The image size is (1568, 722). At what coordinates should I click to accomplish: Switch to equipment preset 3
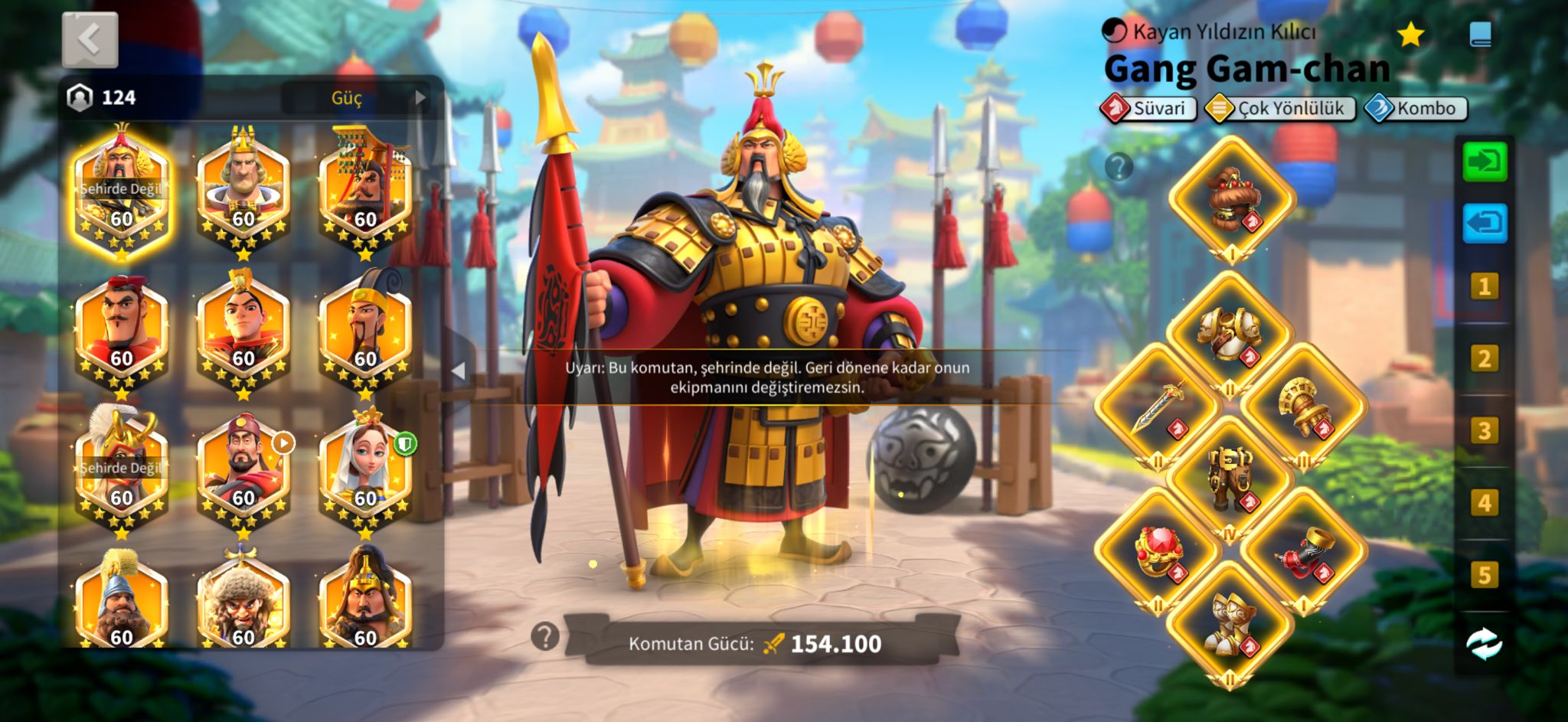pyautogui.click(x=1484, y=431)
